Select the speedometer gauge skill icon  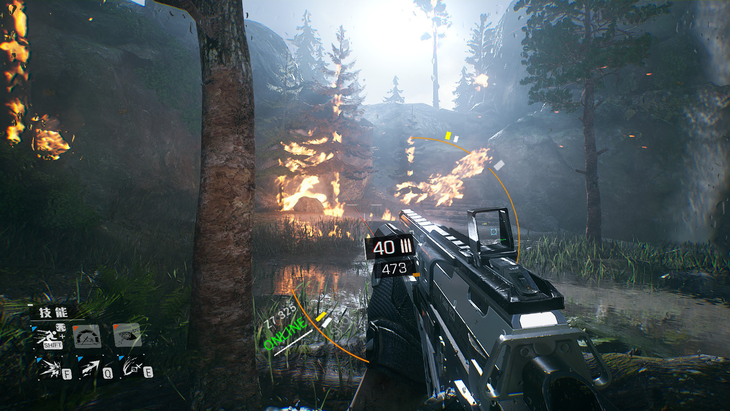(x=87, y=336)
